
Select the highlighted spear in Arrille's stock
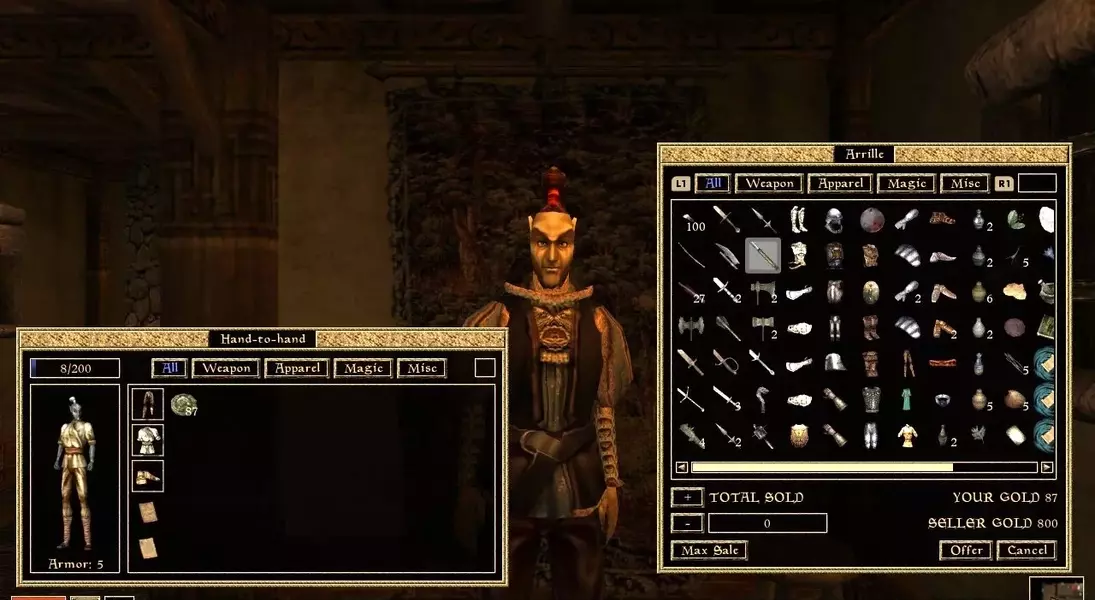click(763, 255)
